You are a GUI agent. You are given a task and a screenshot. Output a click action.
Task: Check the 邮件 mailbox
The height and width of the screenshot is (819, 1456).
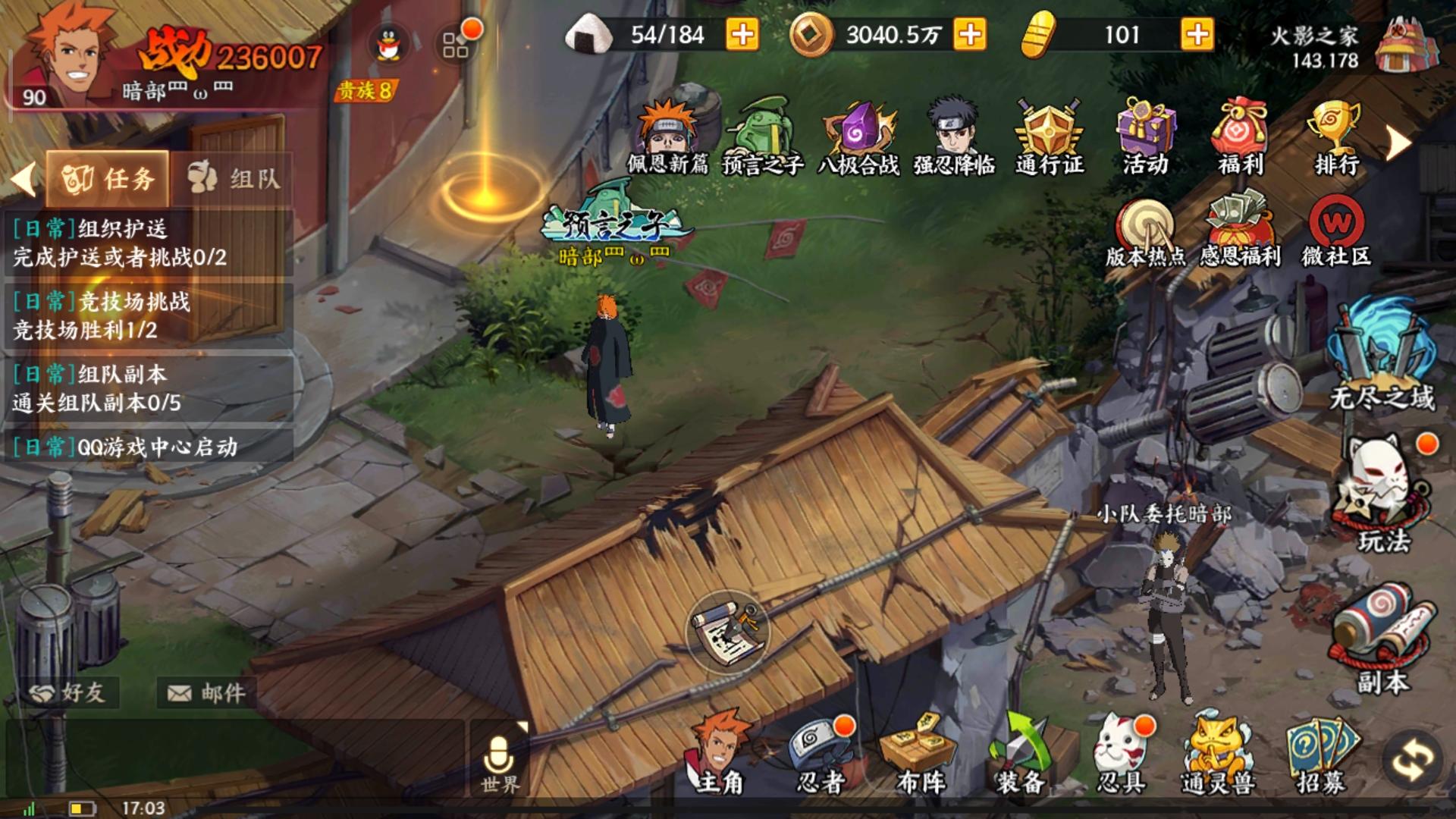click(205, 692)
